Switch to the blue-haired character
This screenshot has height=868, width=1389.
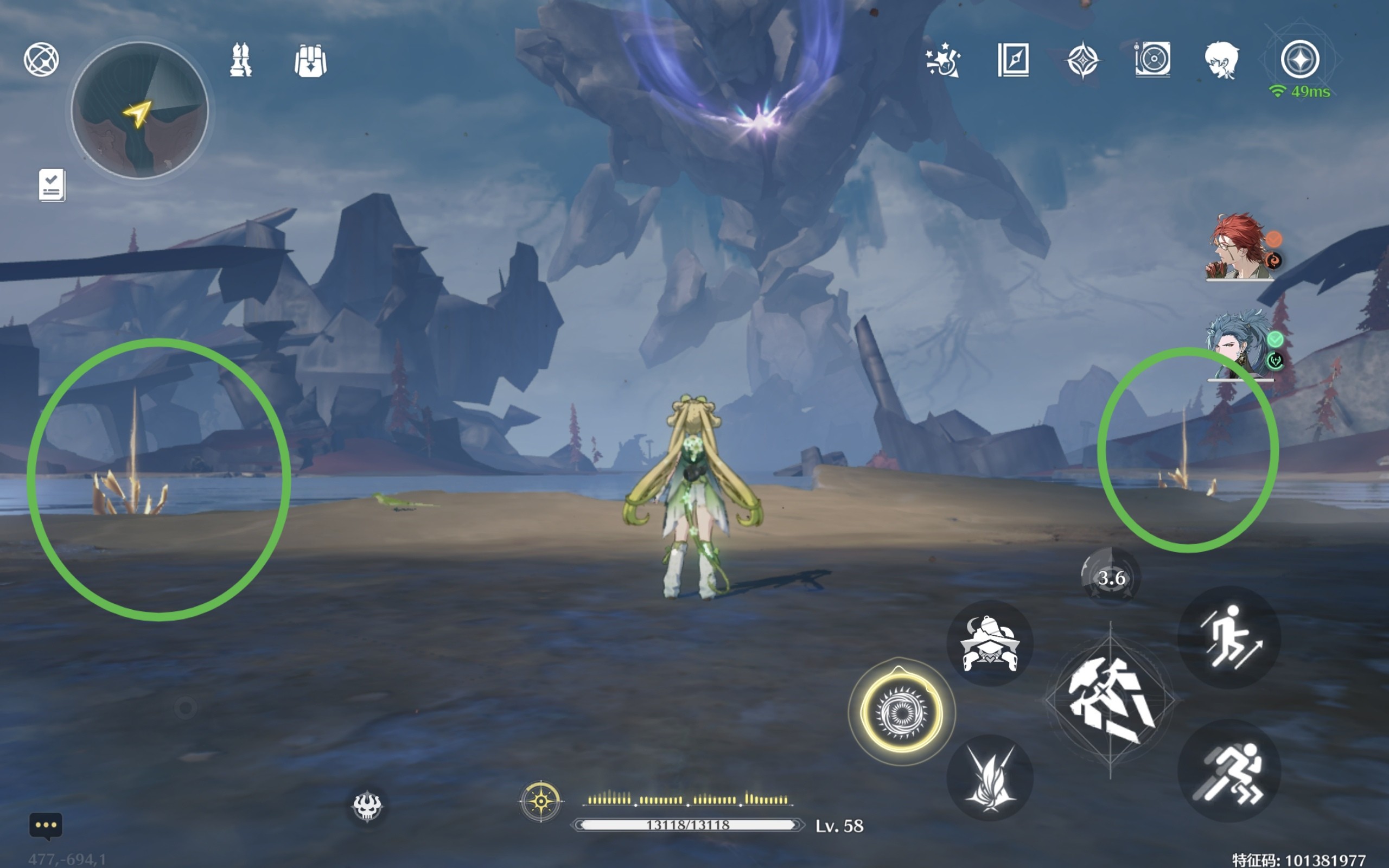tap(1240, 344)
